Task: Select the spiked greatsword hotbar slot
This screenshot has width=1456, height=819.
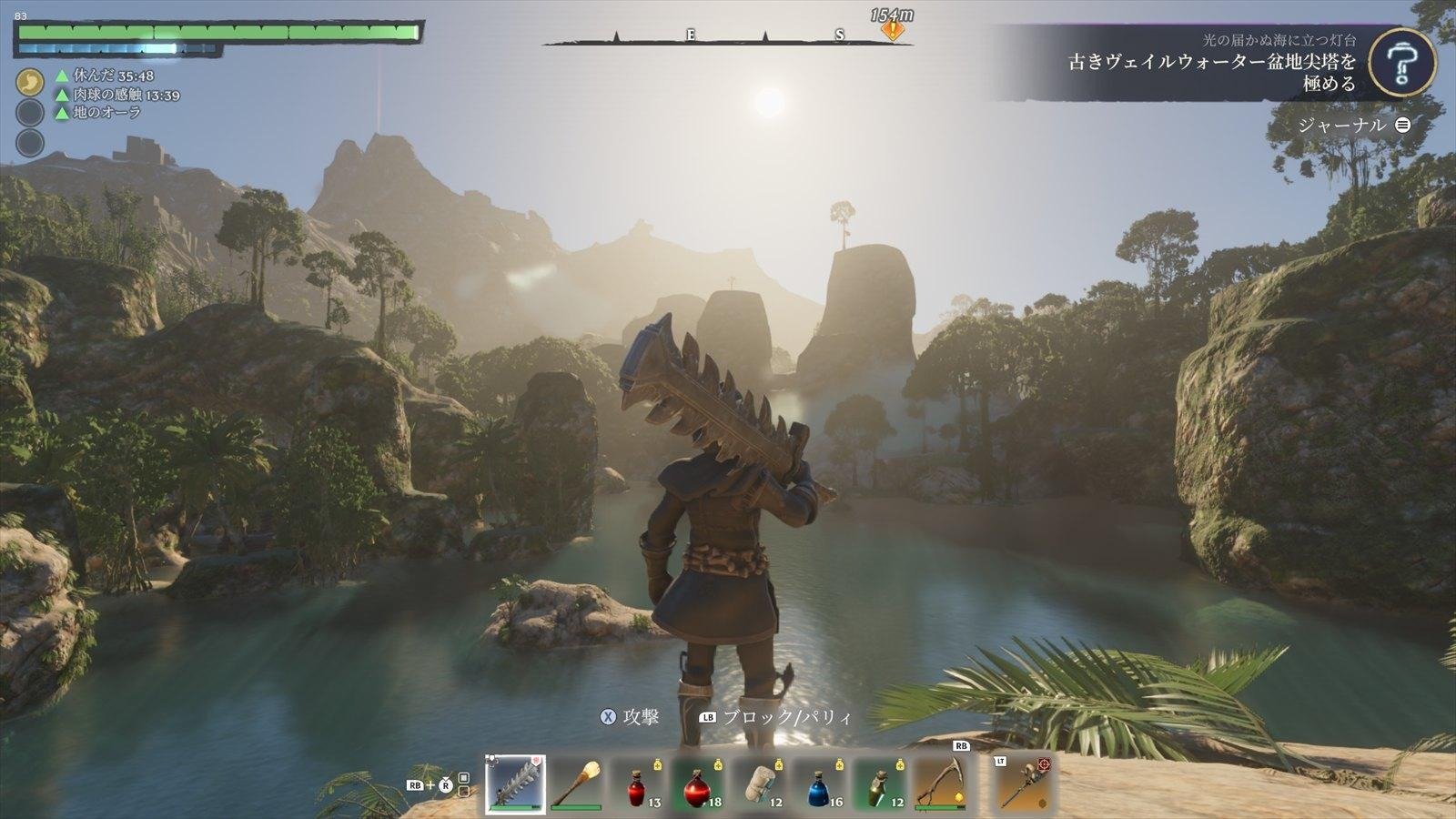Action: [515, 783]
